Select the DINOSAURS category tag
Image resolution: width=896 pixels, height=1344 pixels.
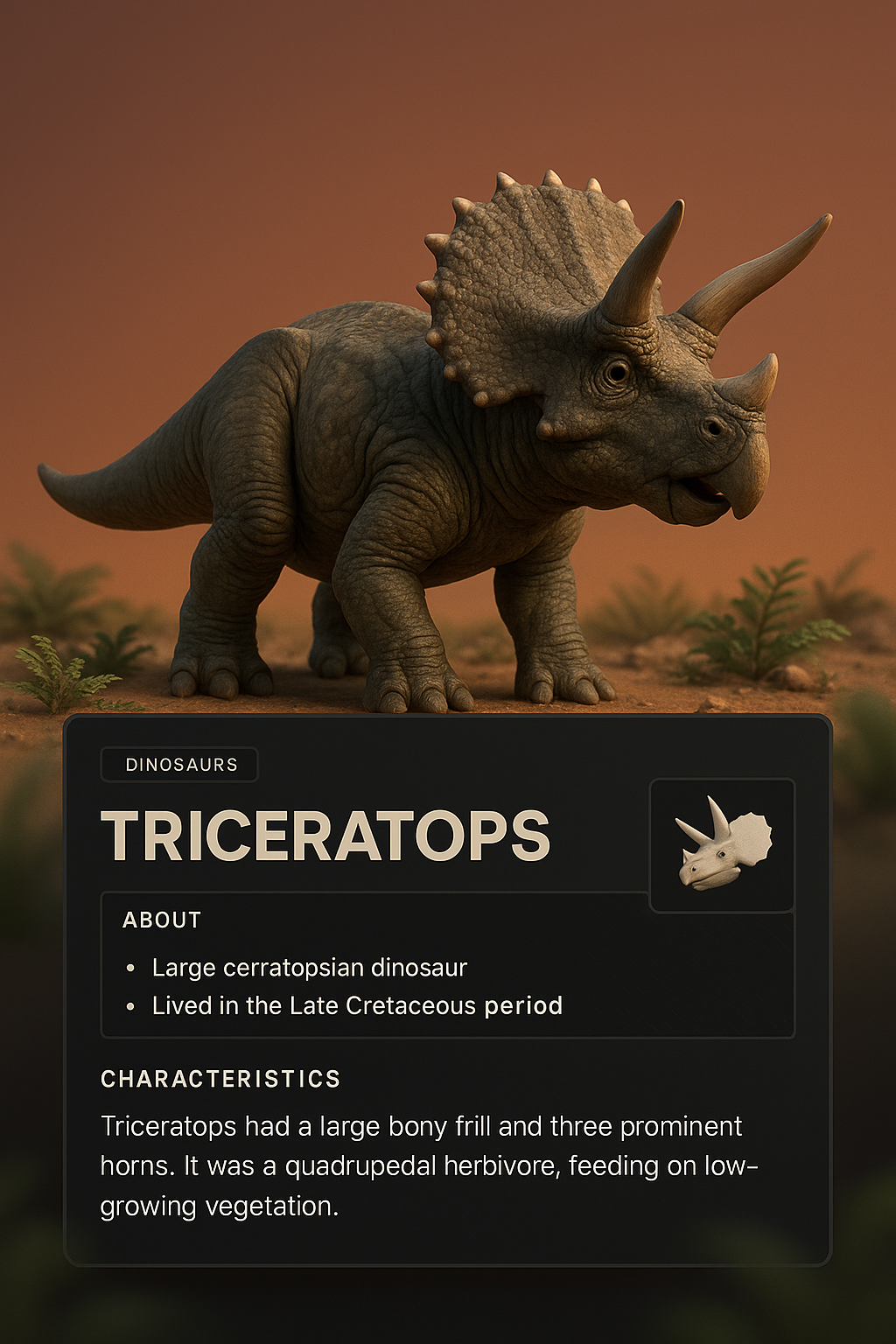pos(180,765)
